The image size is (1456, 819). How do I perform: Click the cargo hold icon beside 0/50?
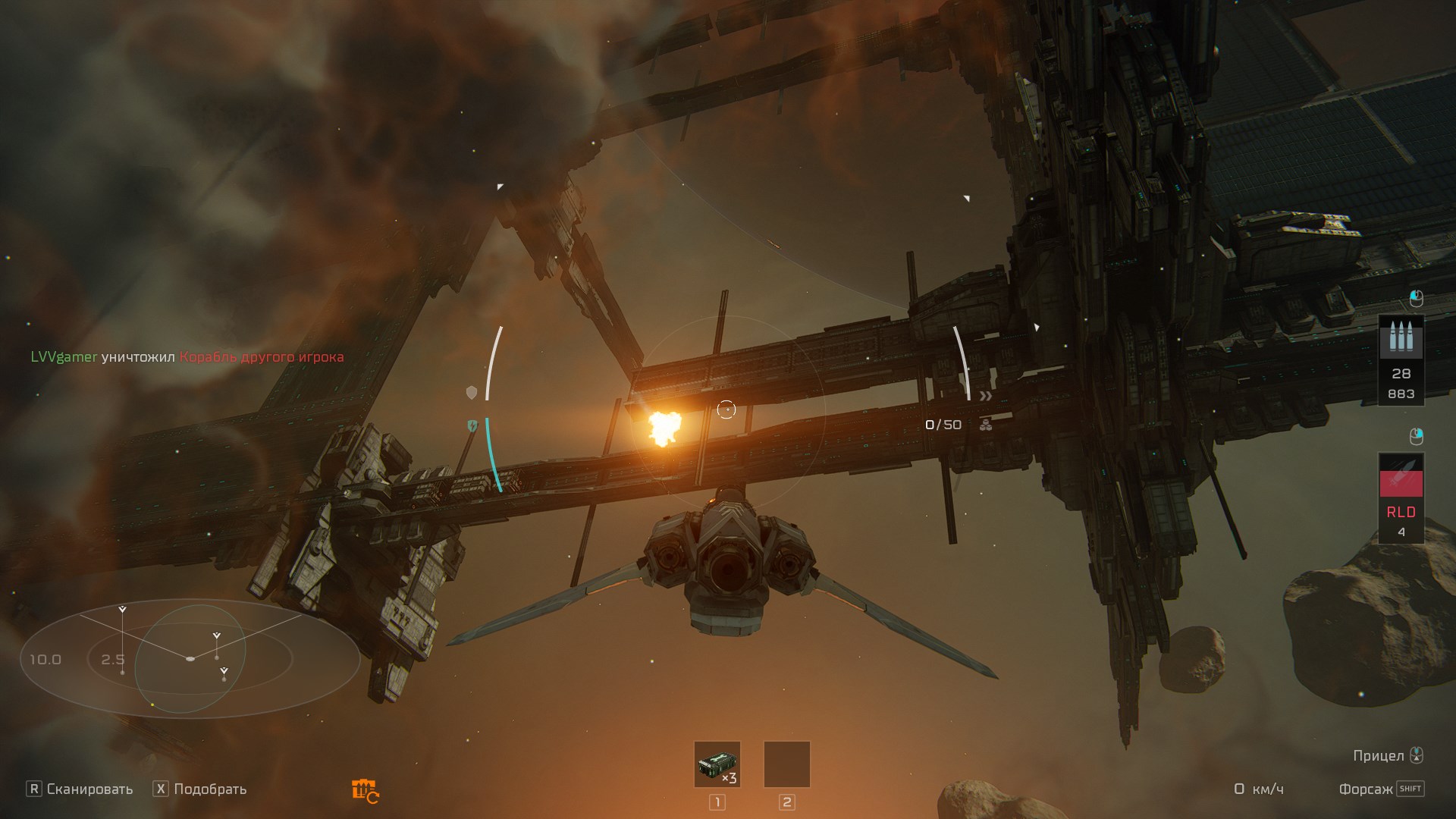point(986,425)
